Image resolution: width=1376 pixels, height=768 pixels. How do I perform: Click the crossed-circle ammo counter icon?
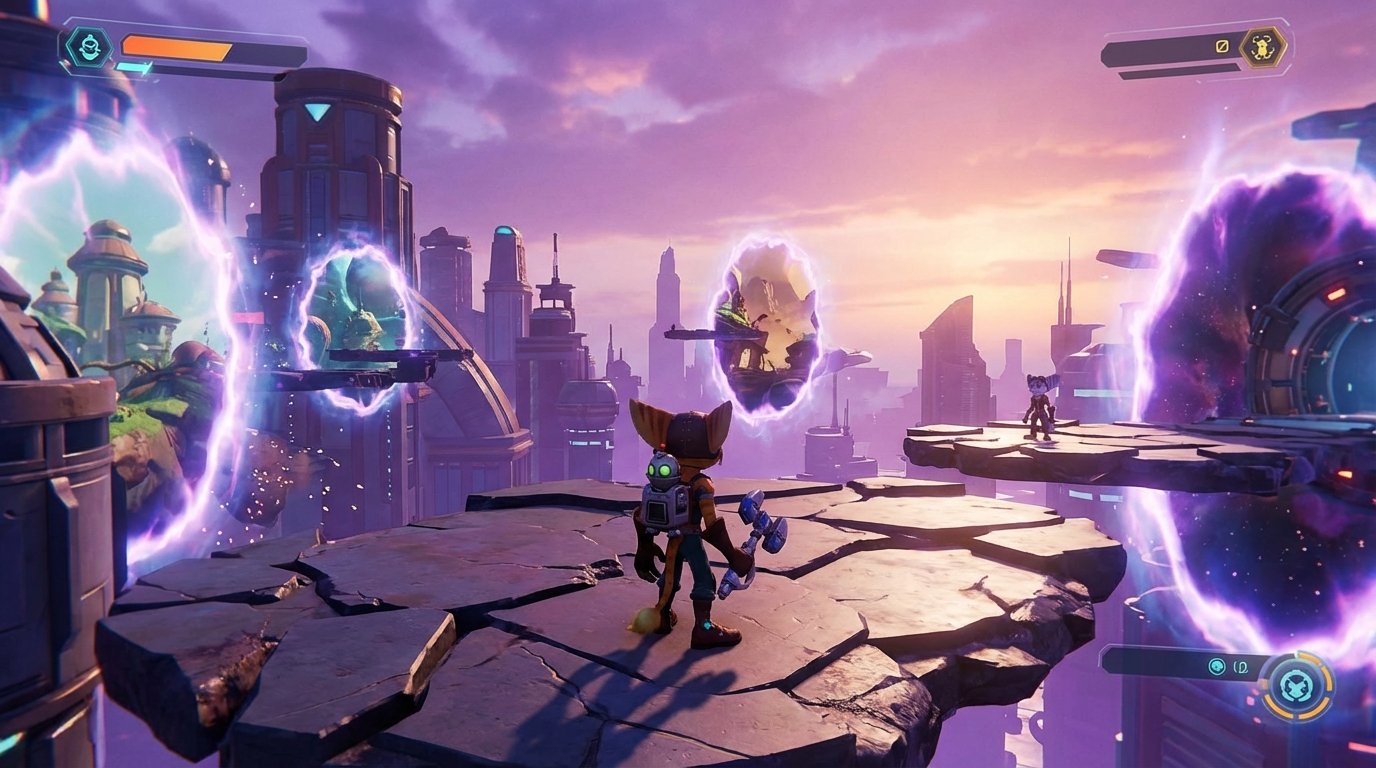(1221, 46)
